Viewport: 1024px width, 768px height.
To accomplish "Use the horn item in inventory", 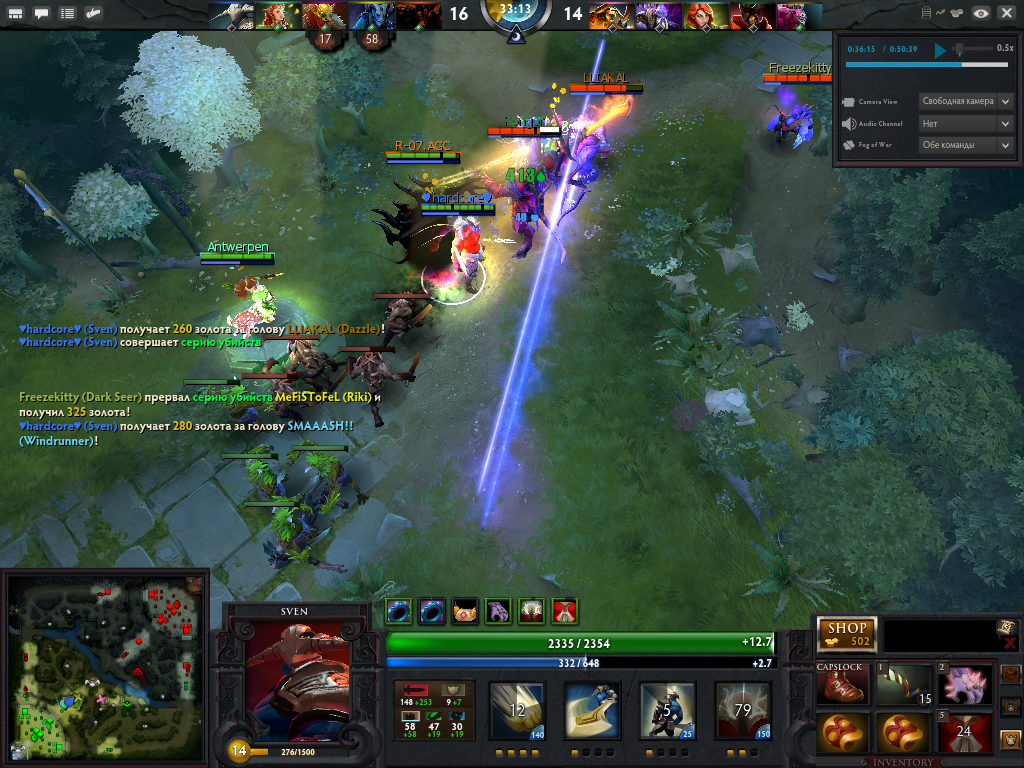I will click(905, 687).
